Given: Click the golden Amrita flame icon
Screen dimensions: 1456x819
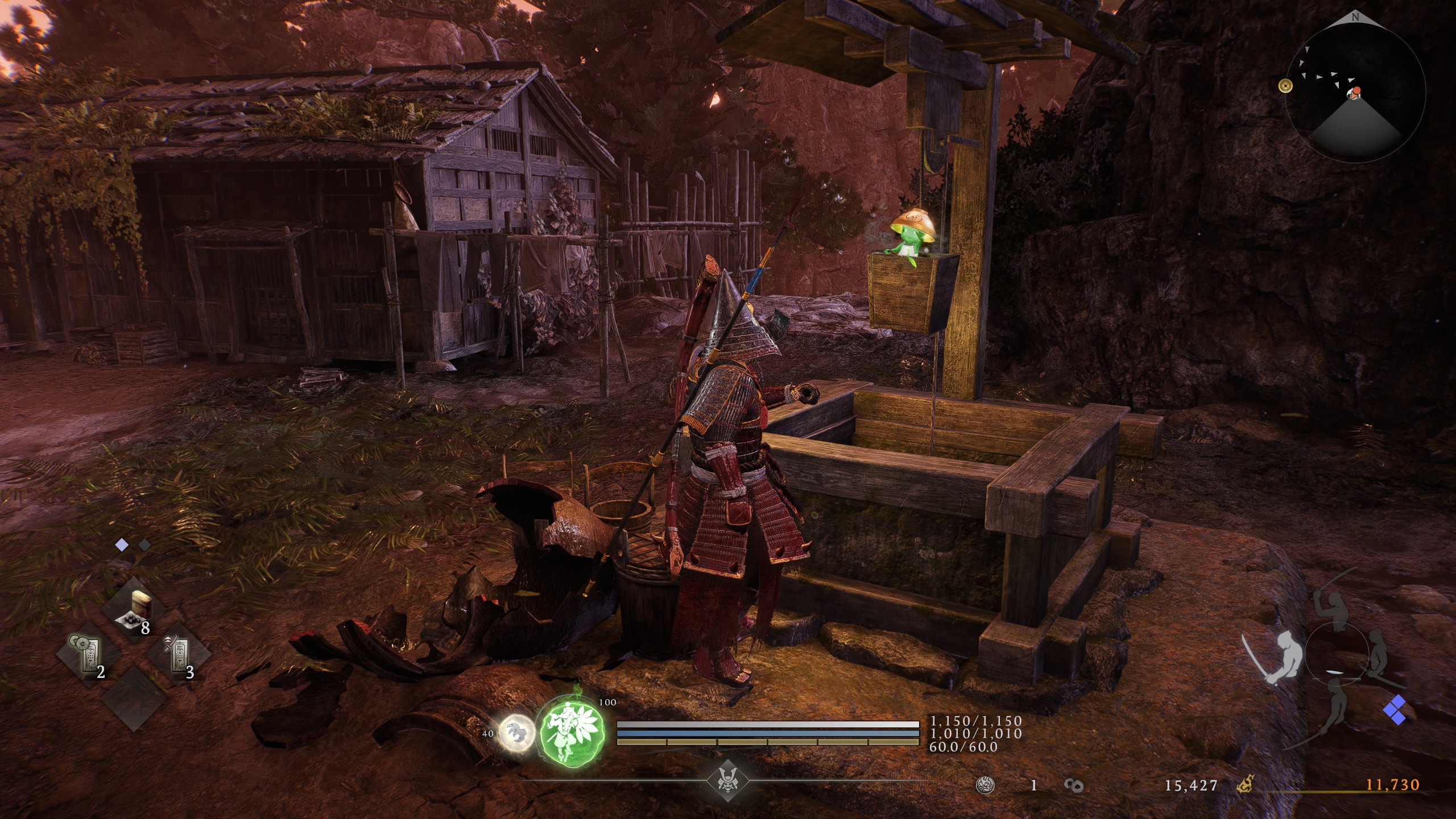Looking at the screenshot, I should point(1245,785).
